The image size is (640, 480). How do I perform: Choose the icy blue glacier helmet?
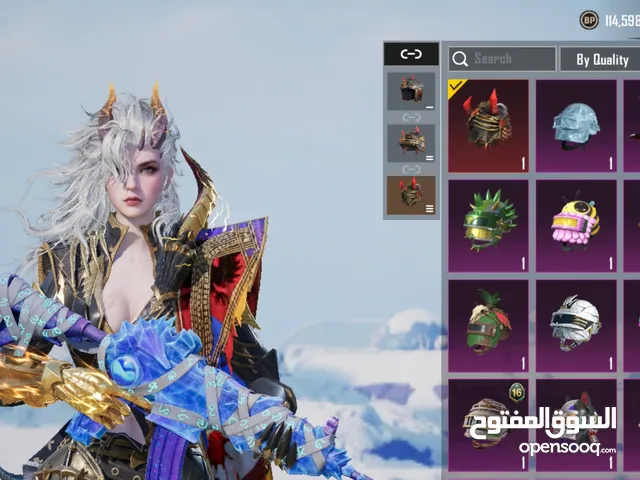576,126
